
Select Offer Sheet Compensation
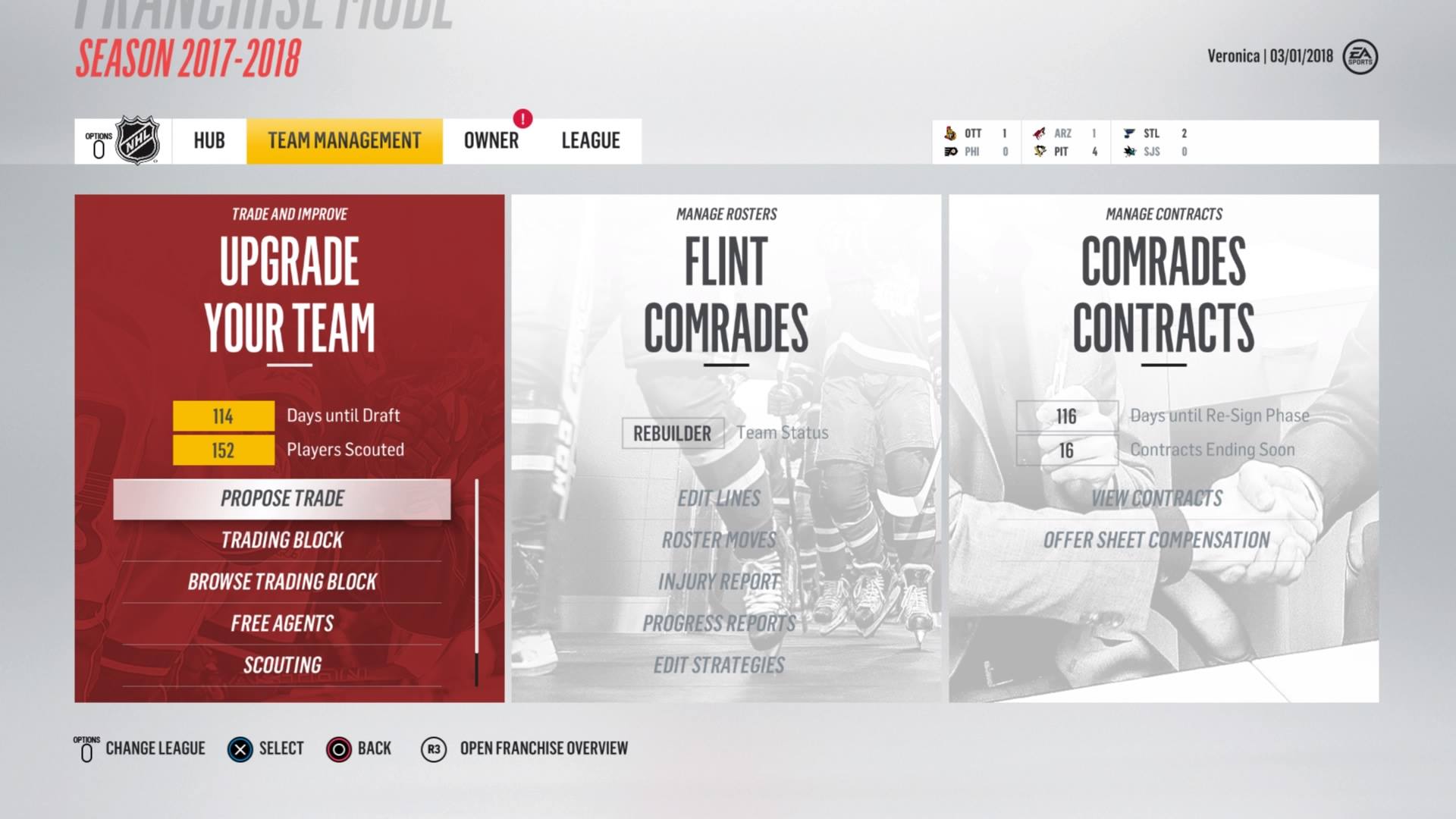1156,541
